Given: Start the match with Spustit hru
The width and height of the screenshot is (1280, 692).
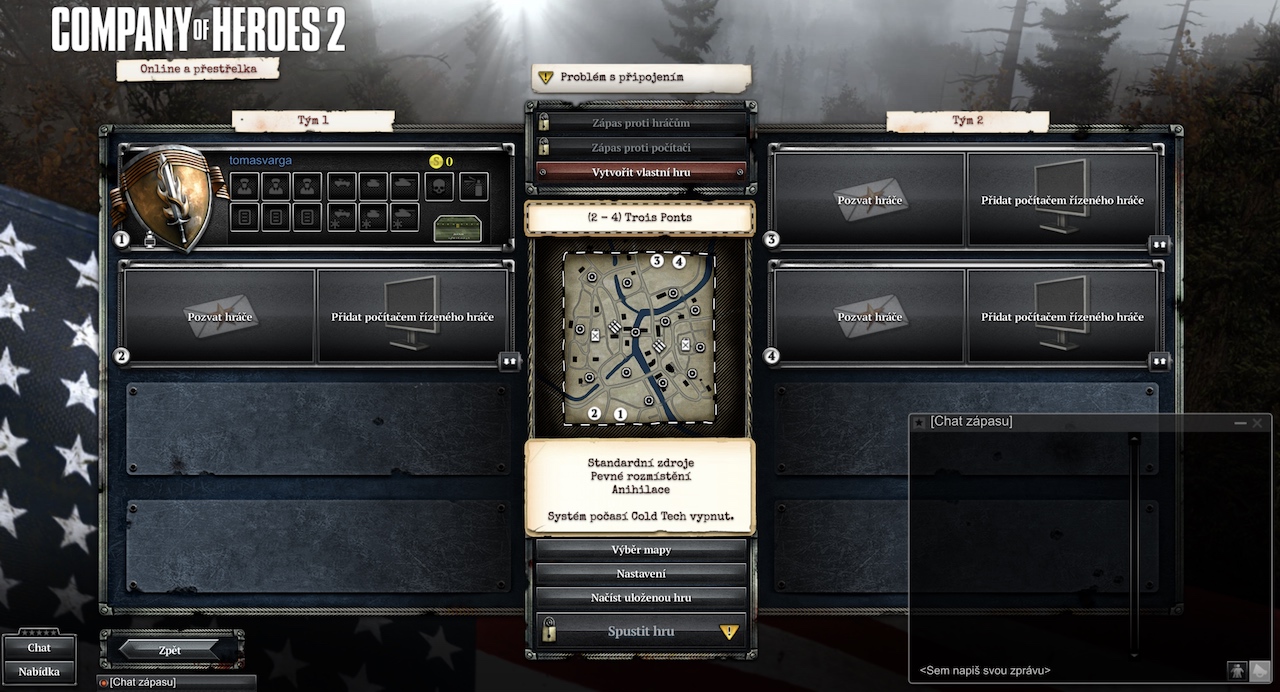Looking at the screenshot, I should pyautogui.click(x=641, y=632).
